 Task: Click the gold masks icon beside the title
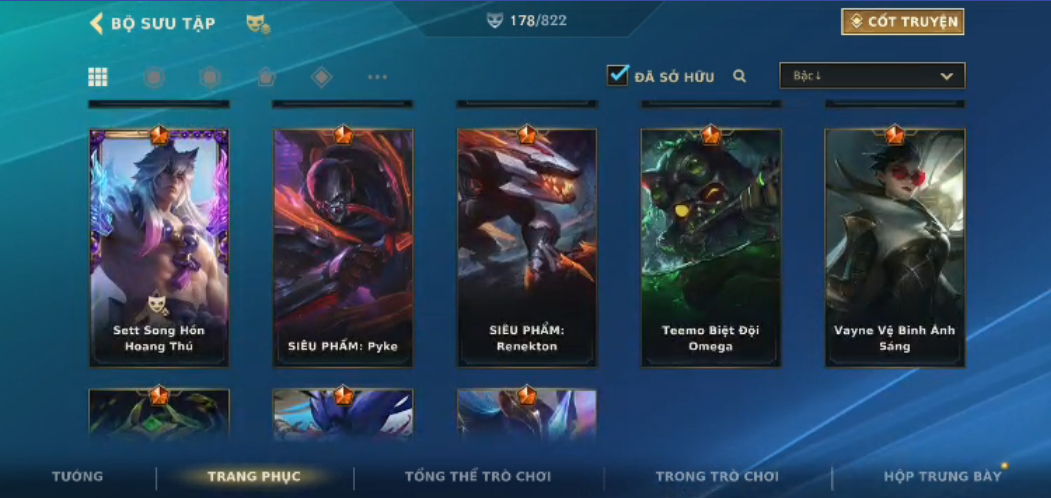click(x=258, y=24)
